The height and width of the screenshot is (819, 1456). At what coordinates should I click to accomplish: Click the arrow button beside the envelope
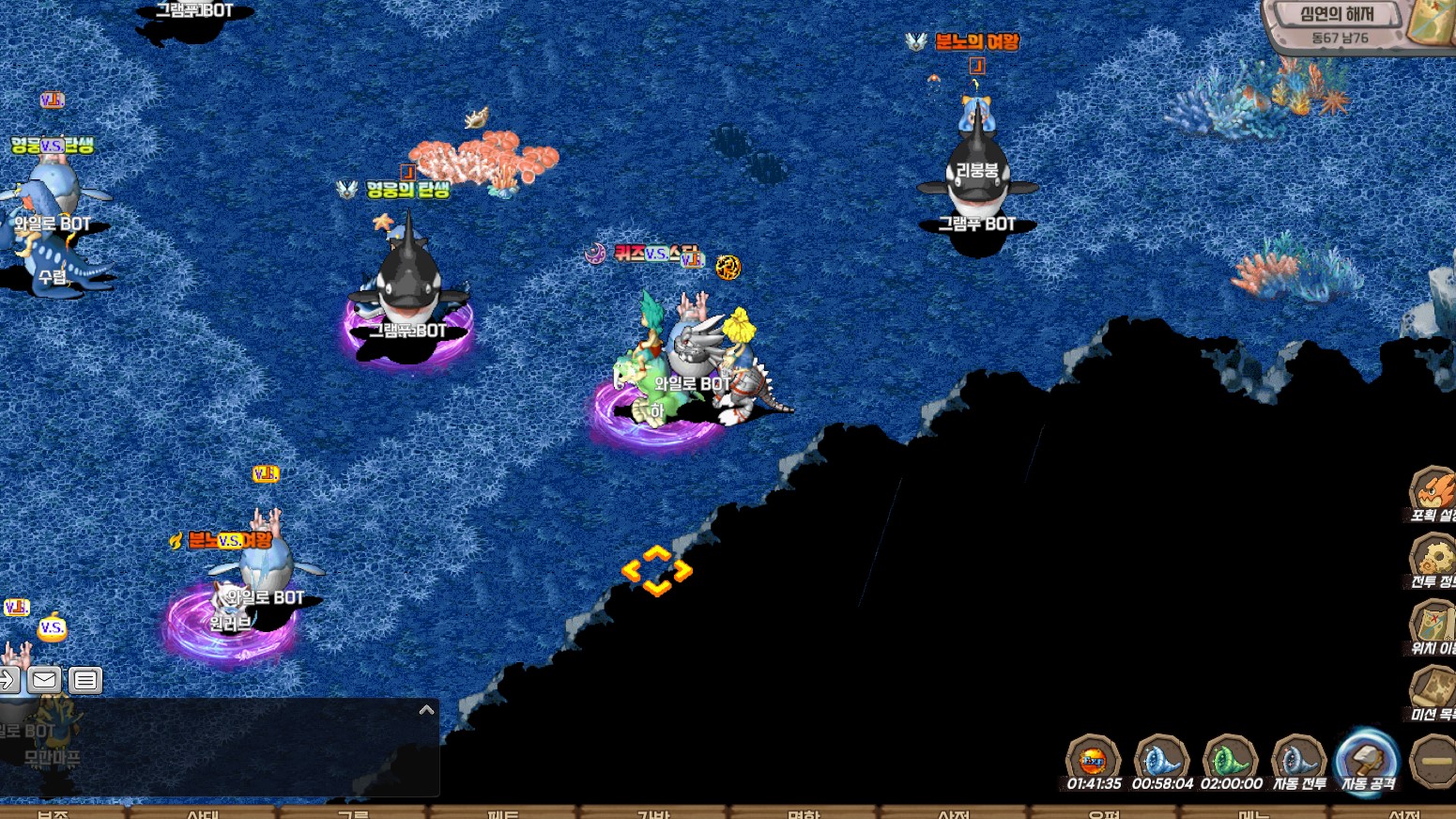coord(8,679)
